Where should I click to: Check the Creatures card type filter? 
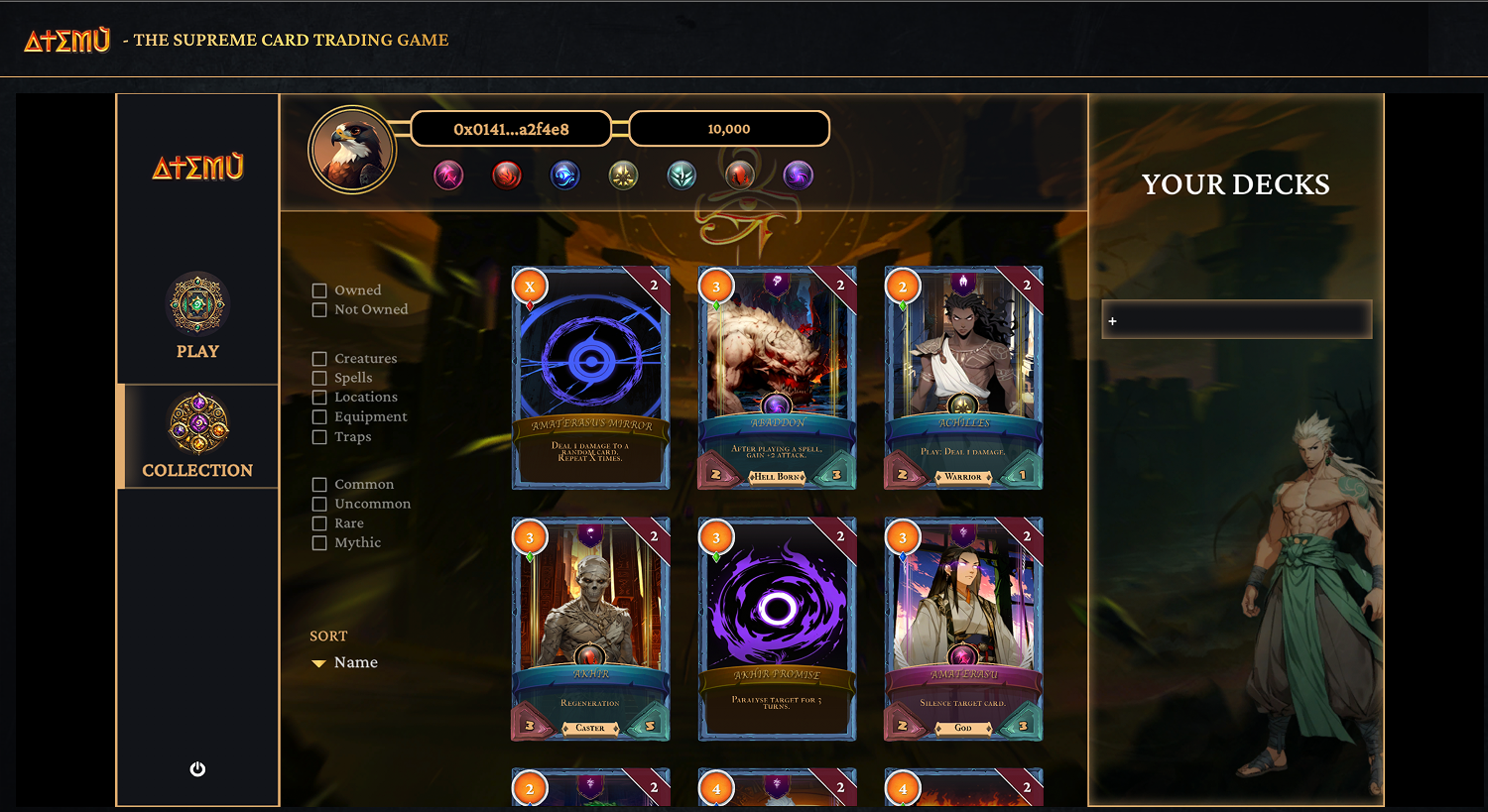coord(319,358)
